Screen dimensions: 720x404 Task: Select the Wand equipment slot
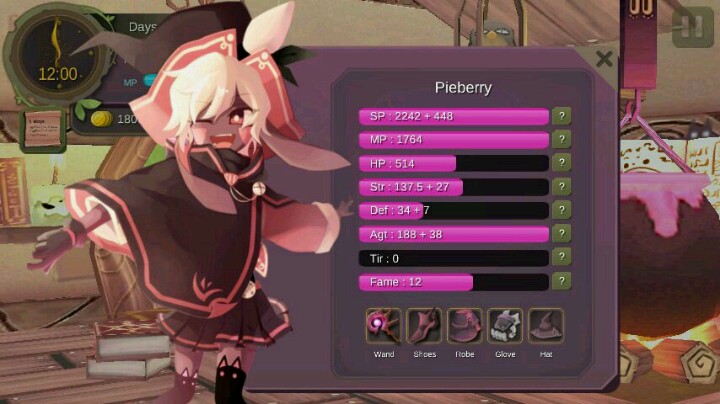384,326
